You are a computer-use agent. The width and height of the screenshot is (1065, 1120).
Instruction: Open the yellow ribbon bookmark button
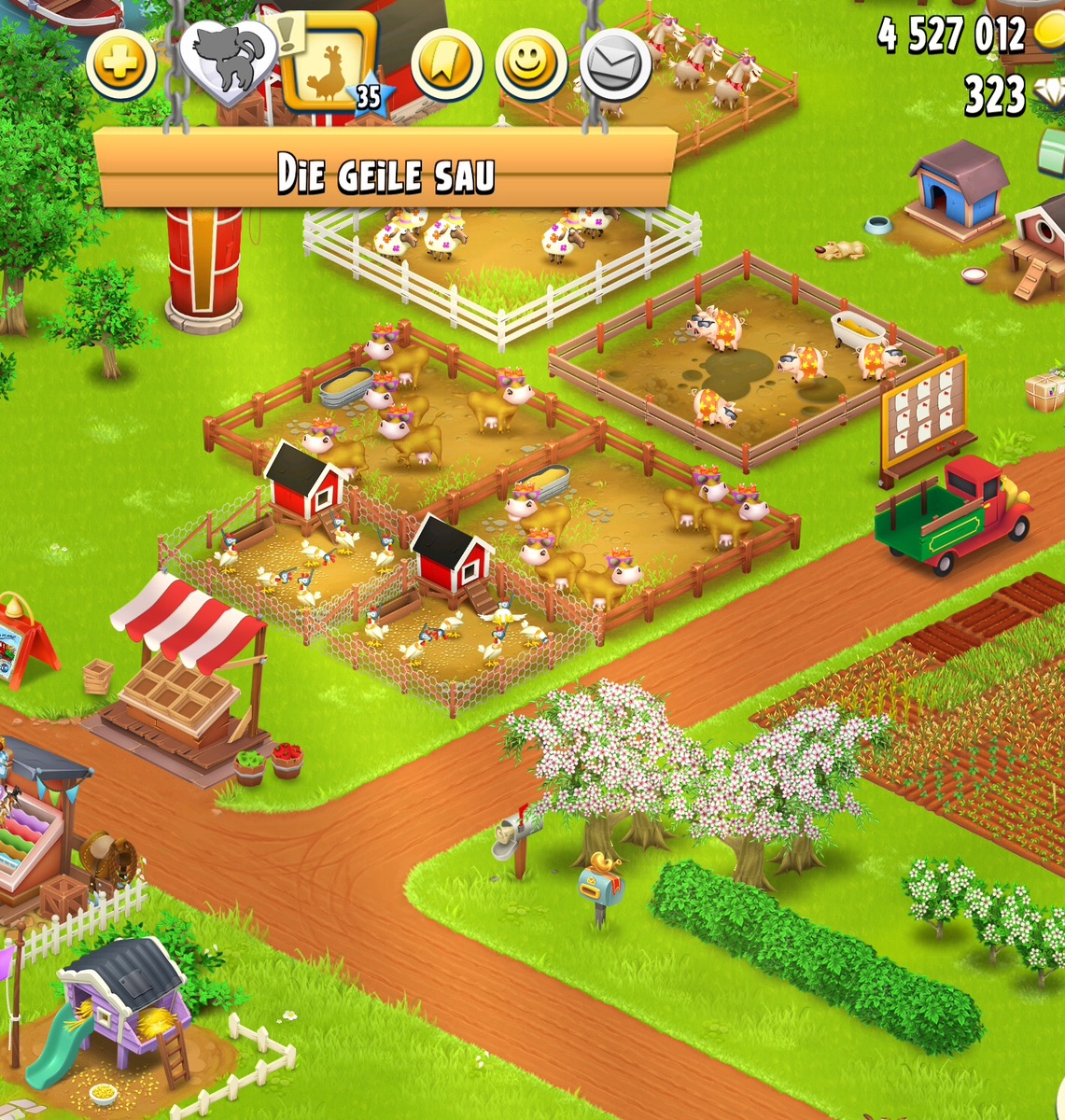pos(447,65)
